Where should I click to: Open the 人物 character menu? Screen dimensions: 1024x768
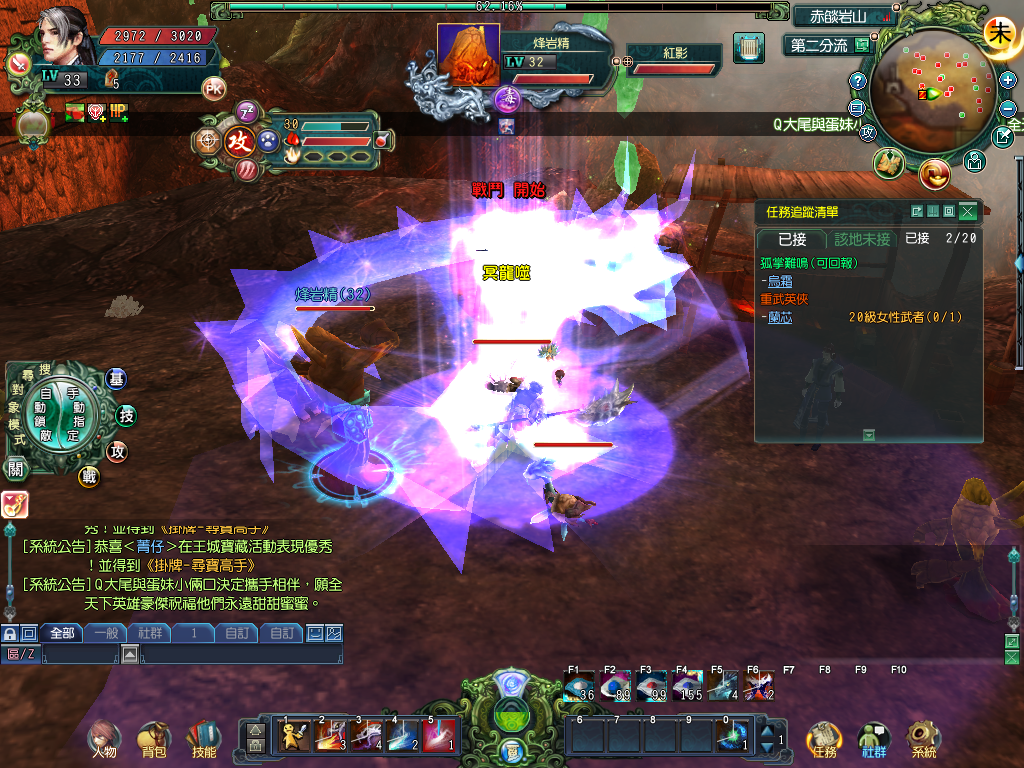click(104, 738)
